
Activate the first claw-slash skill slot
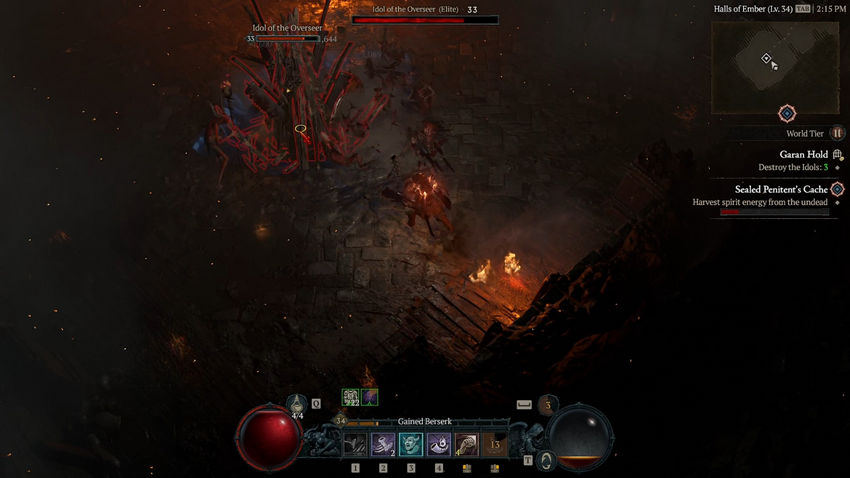point(355,444)
